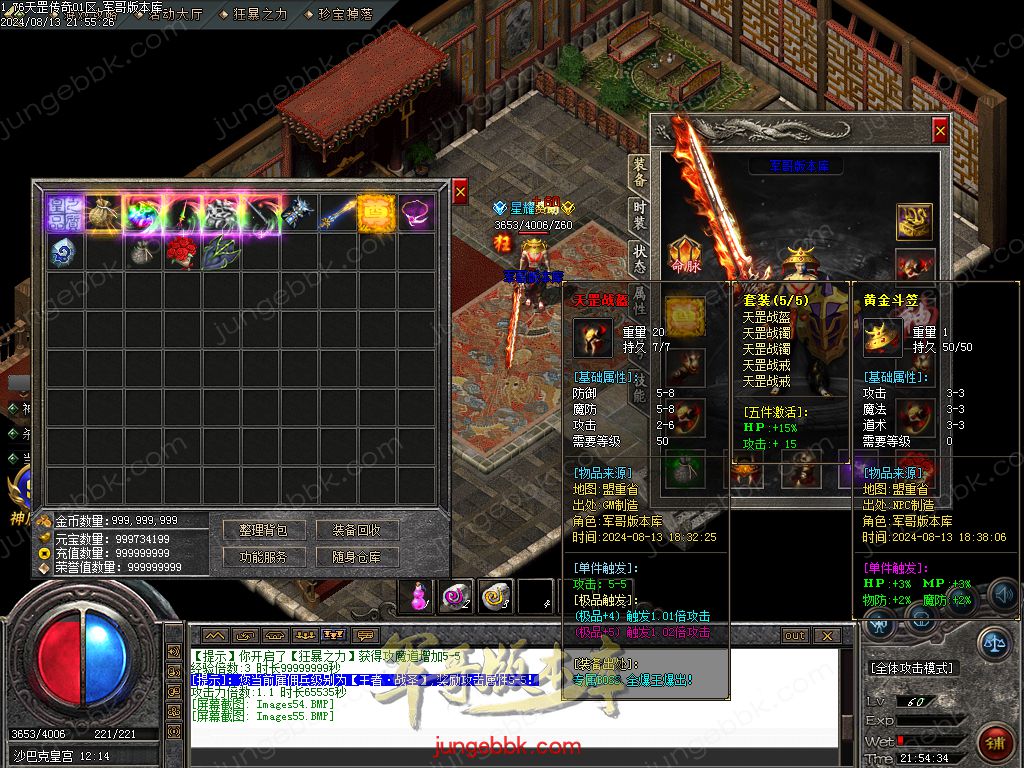Select the pink necklace item
Image resolution: width=1024 pixels, height=768 pixels.
[x=416, y=213]
